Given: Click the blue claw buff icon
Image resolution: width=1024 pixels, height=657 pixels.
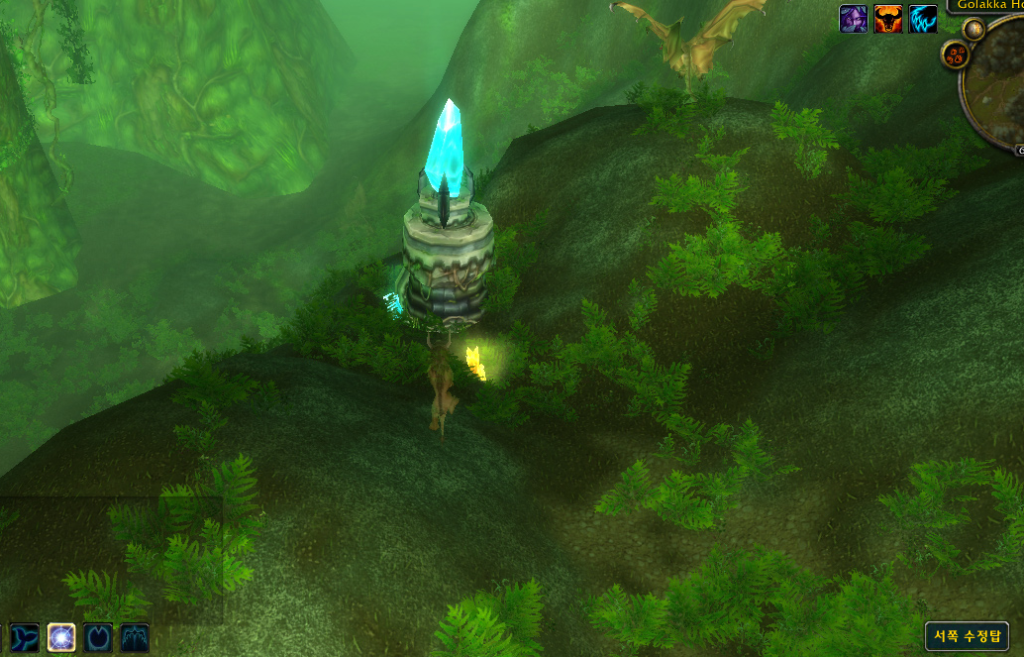Looking at the screenshot, I should point(923,19).
